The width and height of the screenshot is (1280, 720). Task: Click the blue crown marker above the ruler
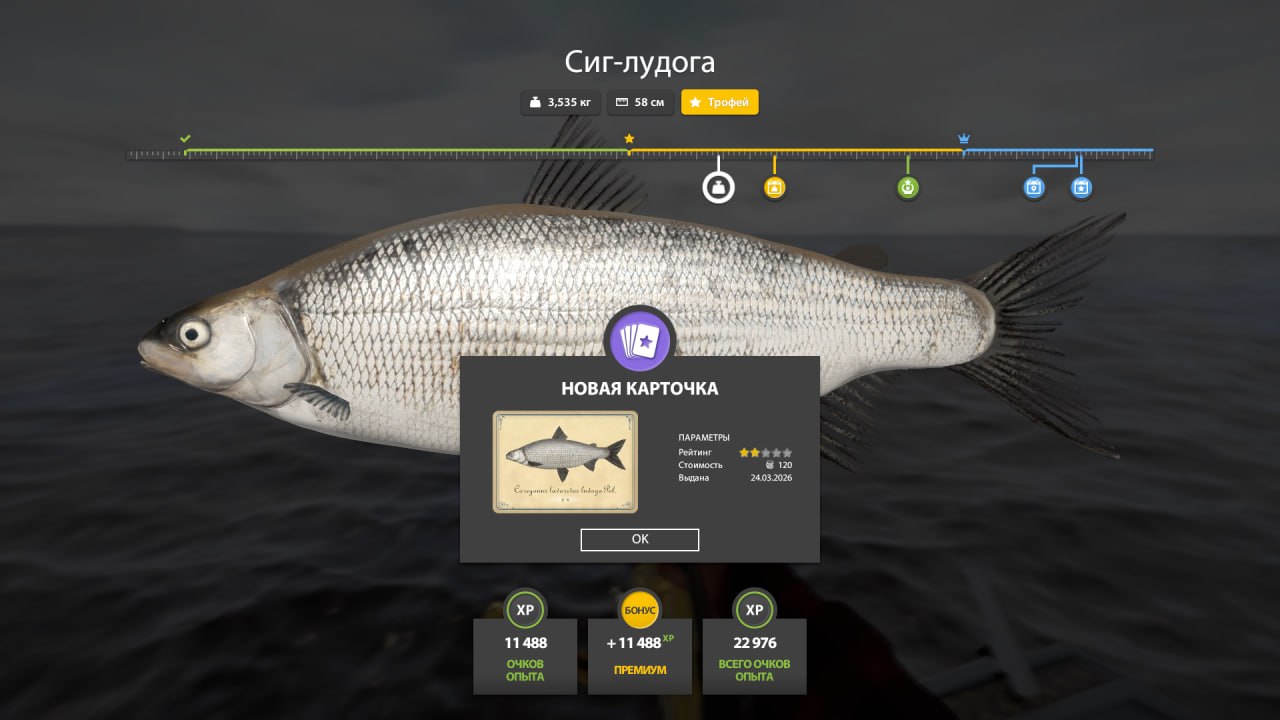[x=963, y=136]
